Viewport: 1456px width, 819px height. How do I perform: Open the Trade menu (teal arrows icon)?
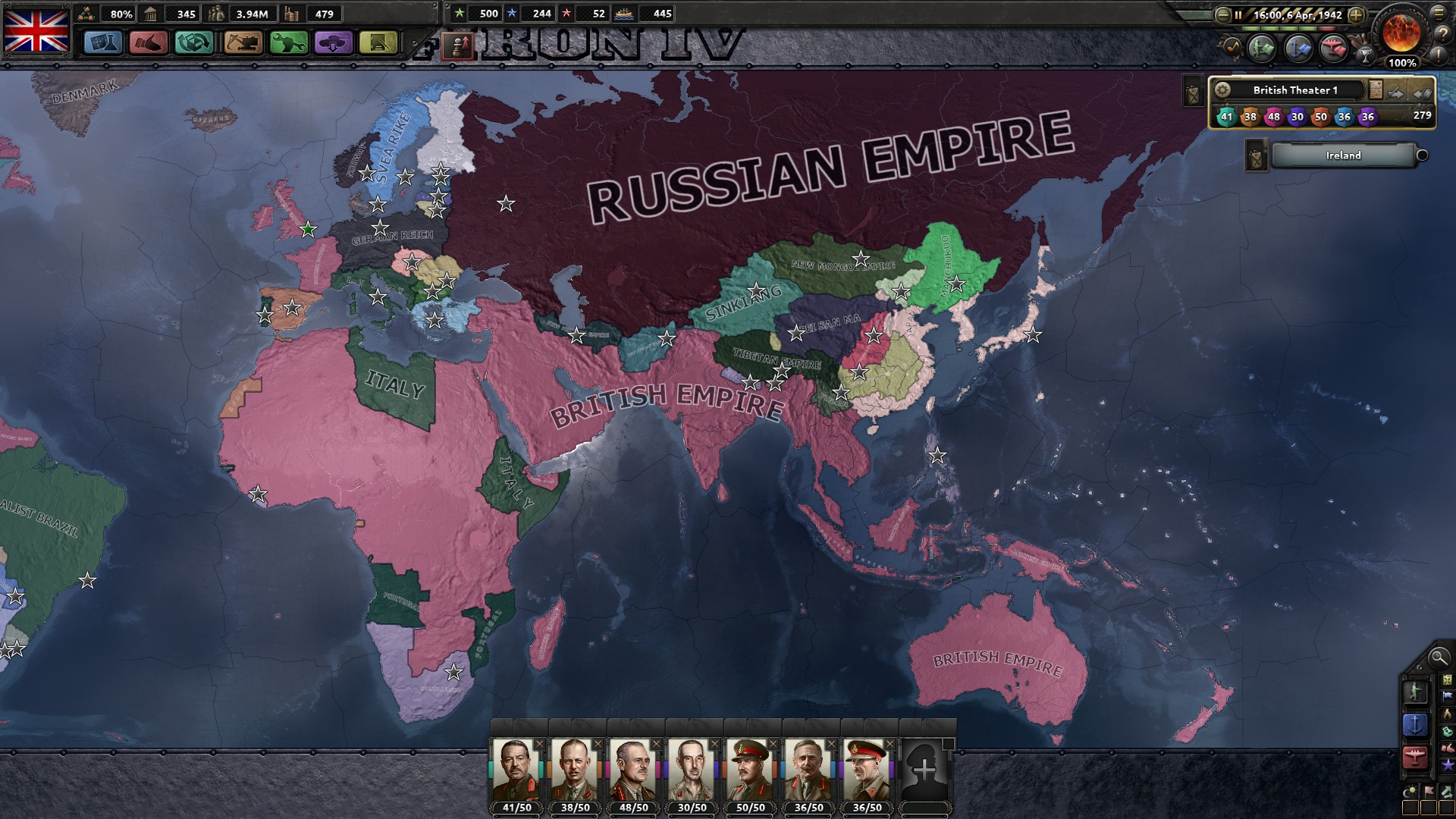click(193, 42)
